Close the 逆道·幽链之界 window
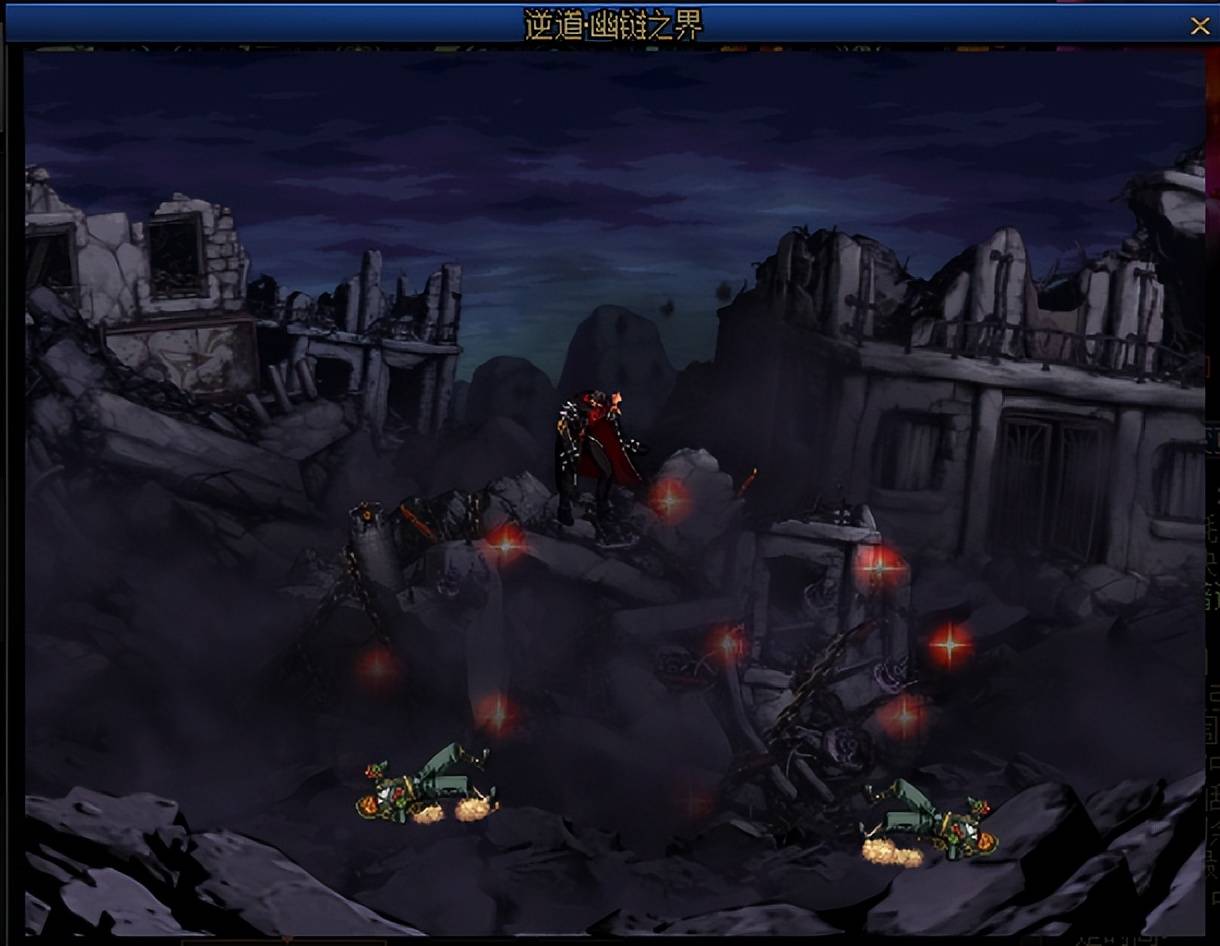The width and height of the screenshot is (1220, 946). pyautogui.click(x=1199, y=26)
